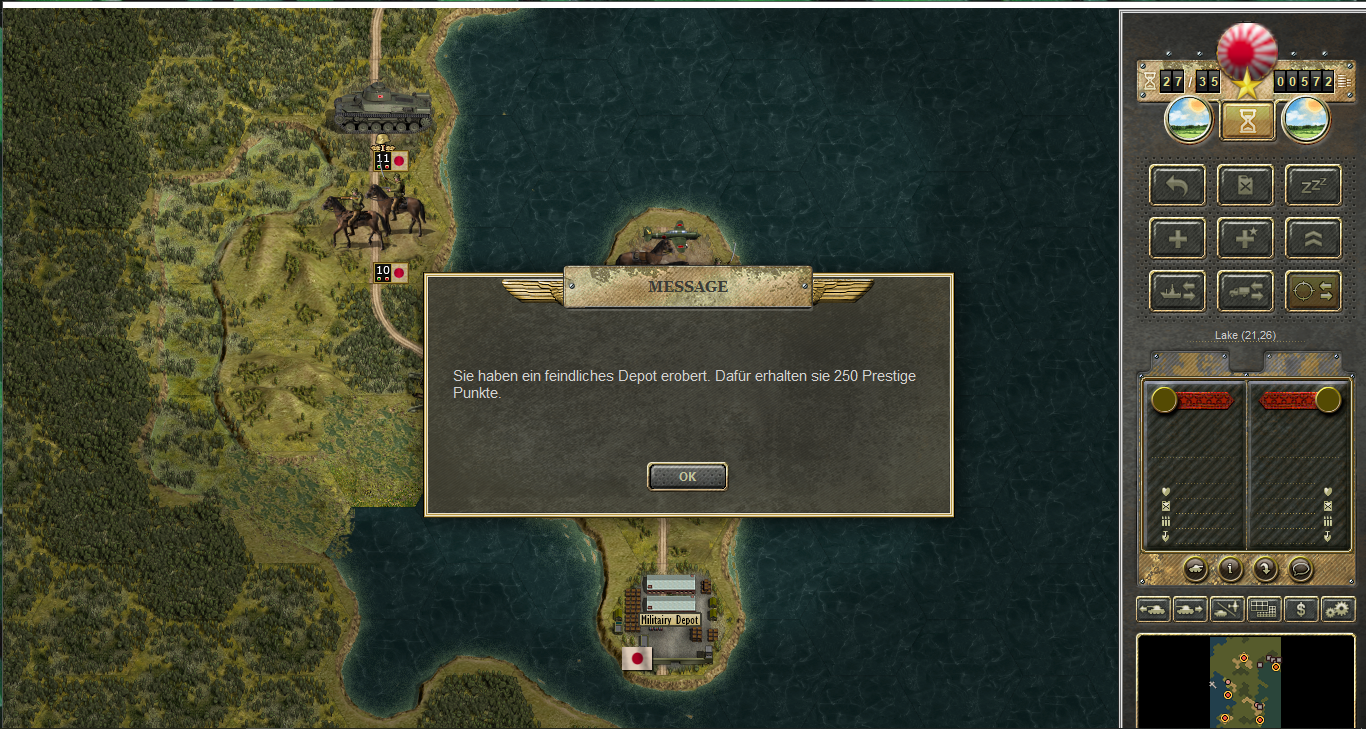
Task: Click the minimap to jump the view
Action: click(x=1245, y=680)
